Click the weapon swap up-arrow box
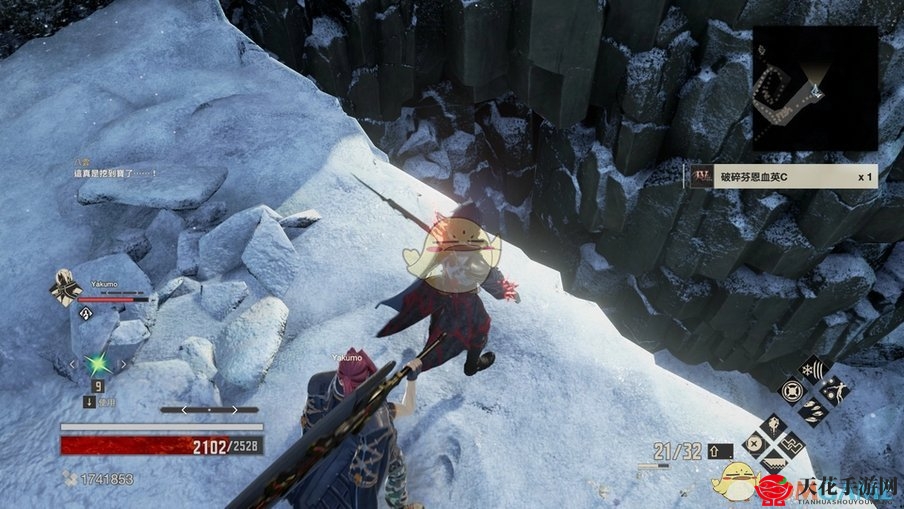This screenshot has height=509, width=904. [721, 451]
